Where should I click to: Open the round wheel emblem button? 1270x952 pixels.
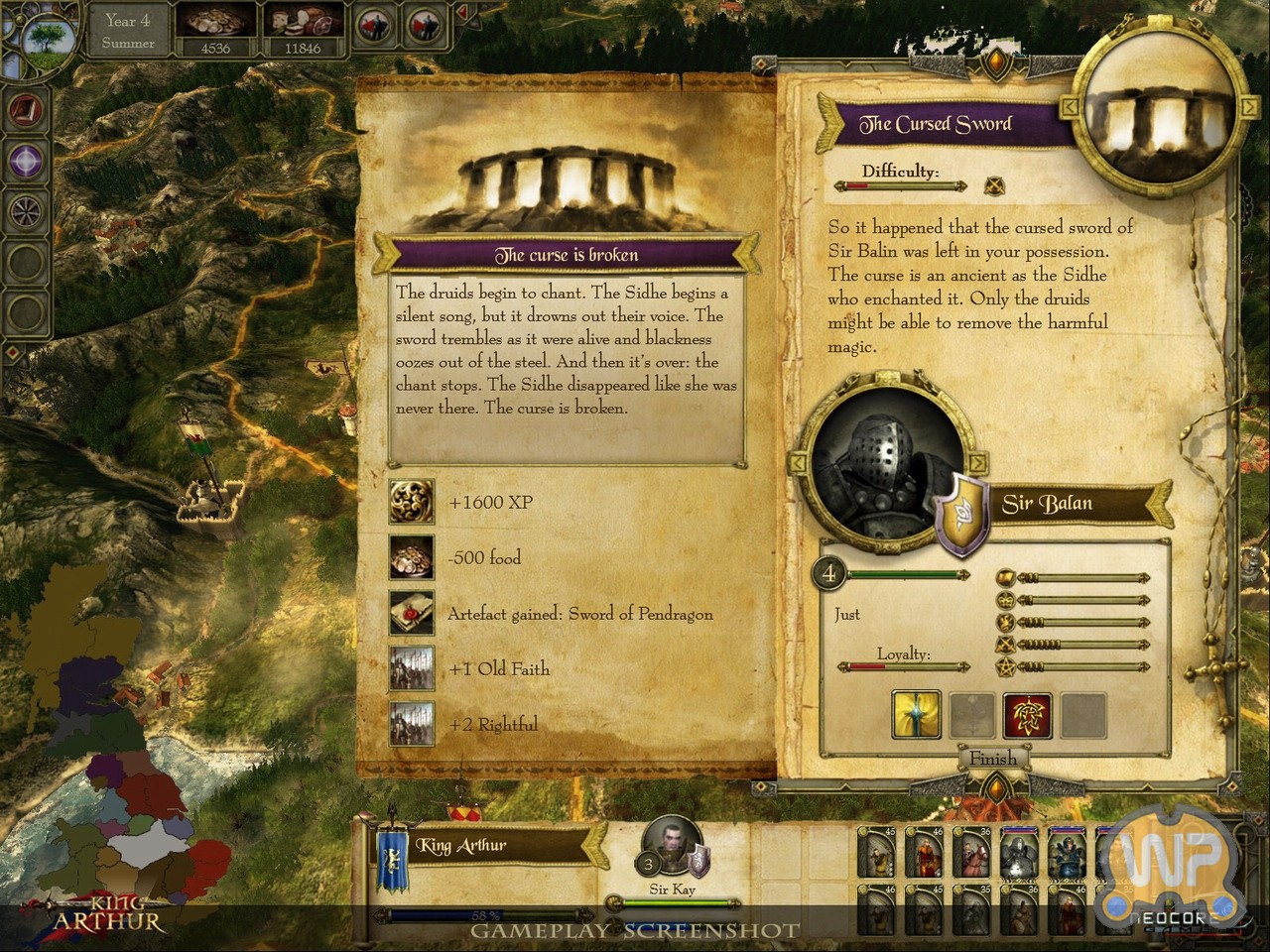[26, 210]
